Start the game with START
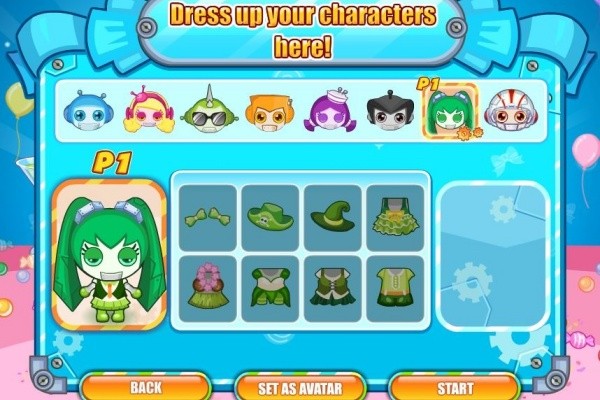600x400 pixels. pos(453,386)
